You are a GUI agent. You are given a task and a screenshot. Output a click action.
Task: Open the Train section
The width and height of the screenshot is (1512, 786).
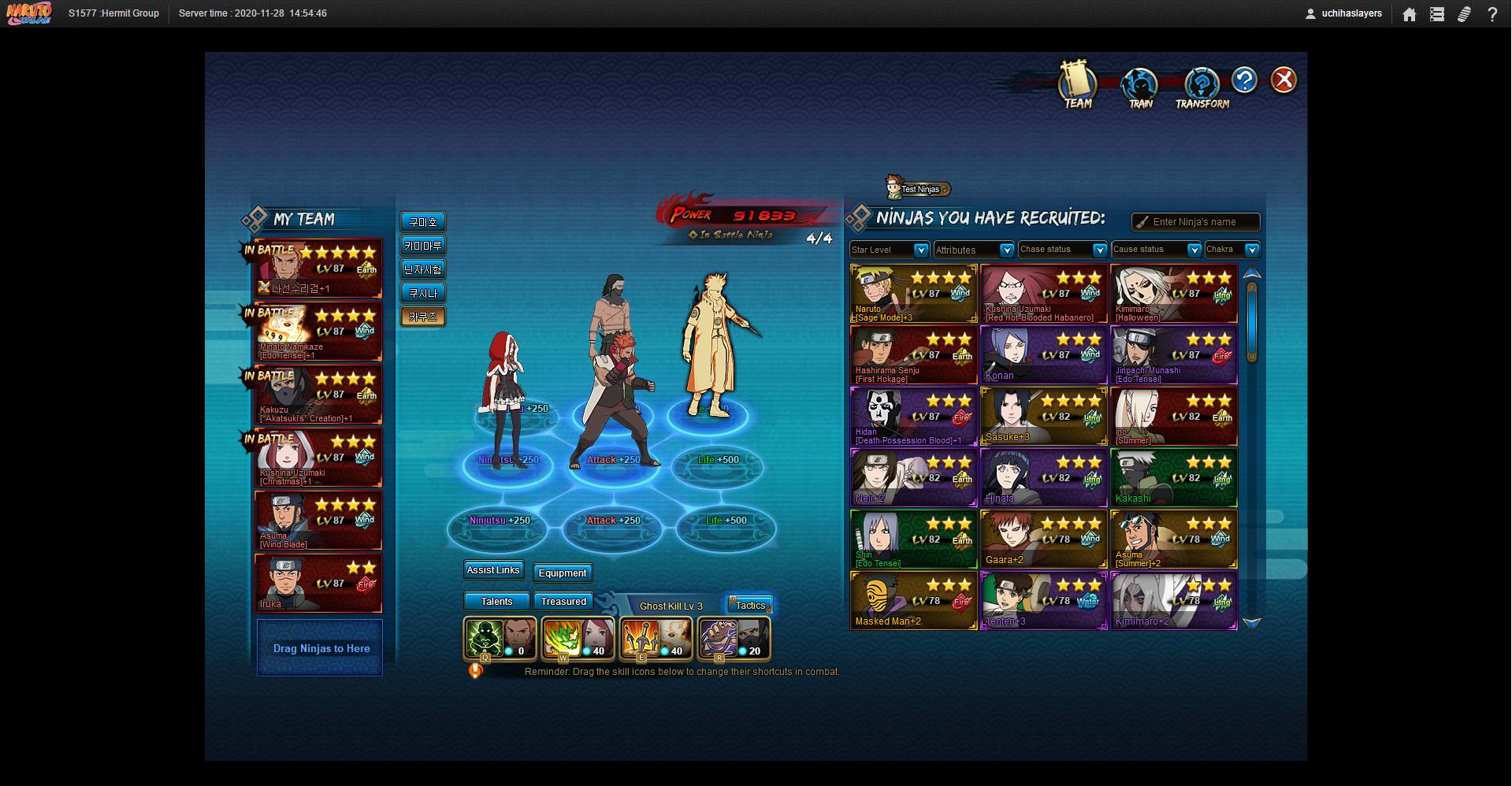click(1139, 87)
